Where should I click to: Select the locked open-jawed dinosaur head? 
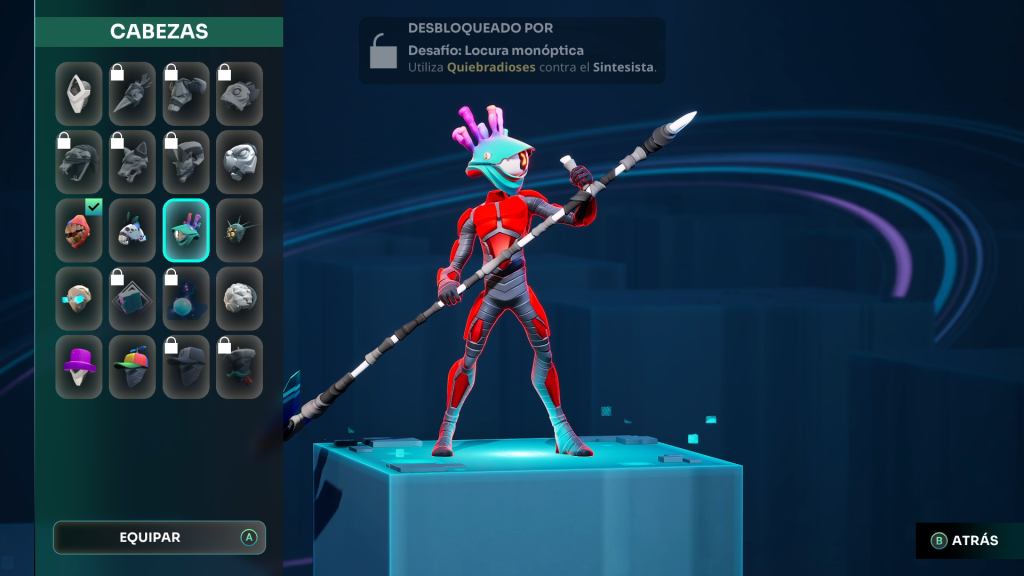pyautogui.click(x=79, y=162)
